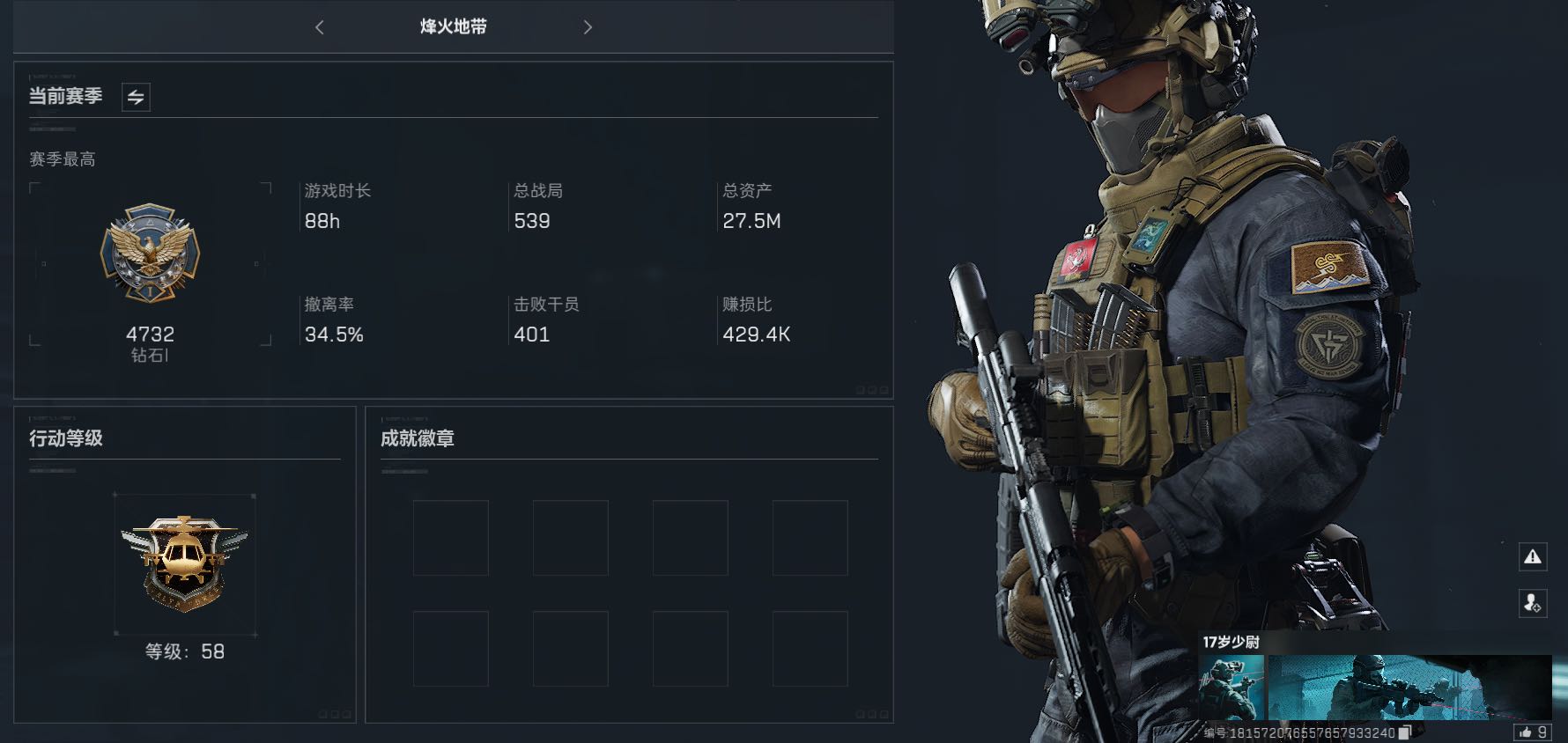Click the player avatar thumbnail
The height and width of the screenshot is (743, 1568).
coord(1231,688)
